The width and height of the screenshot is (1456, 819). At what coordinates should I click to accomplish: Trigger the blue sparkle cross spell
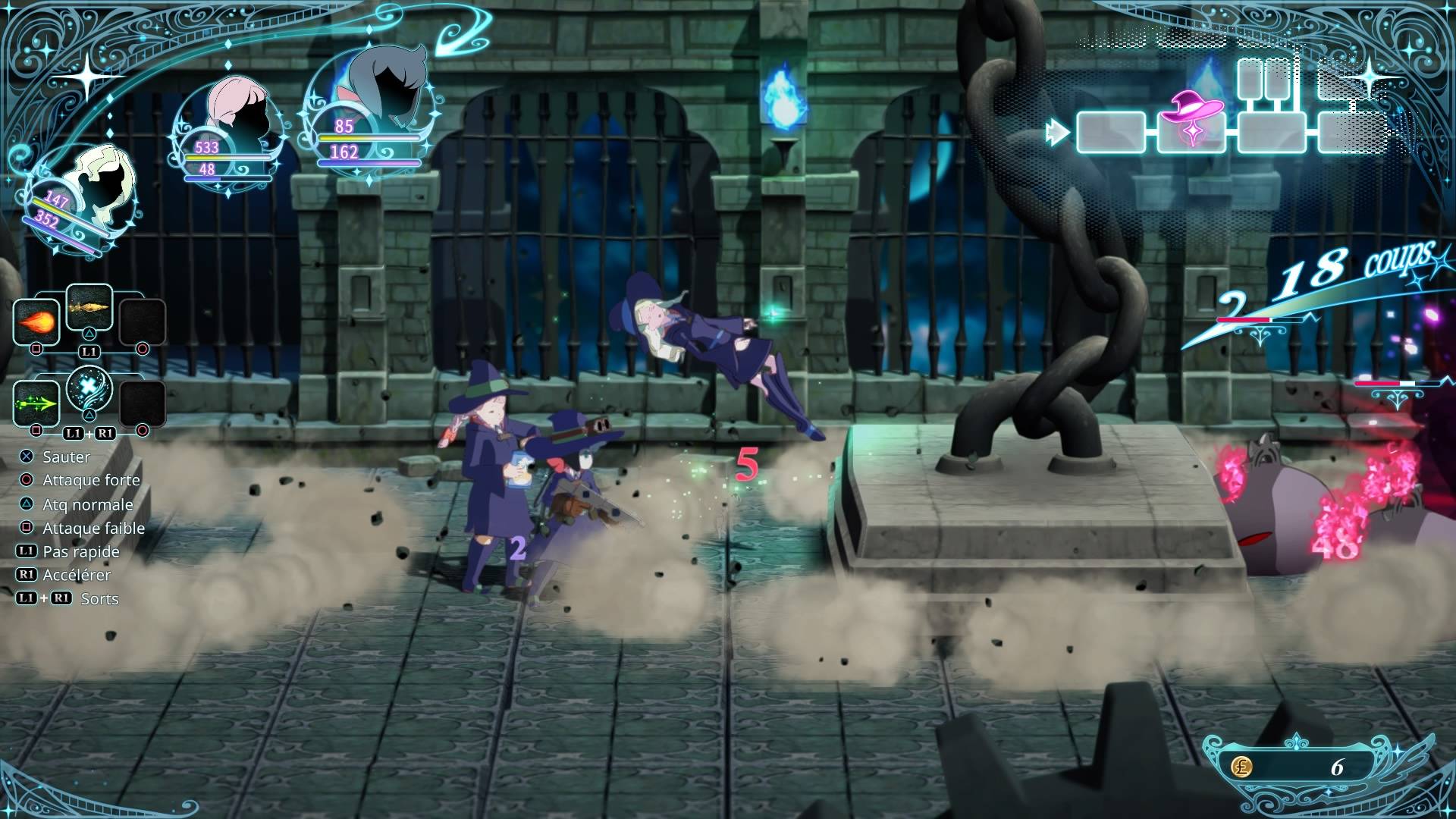(x=89, y=389)
